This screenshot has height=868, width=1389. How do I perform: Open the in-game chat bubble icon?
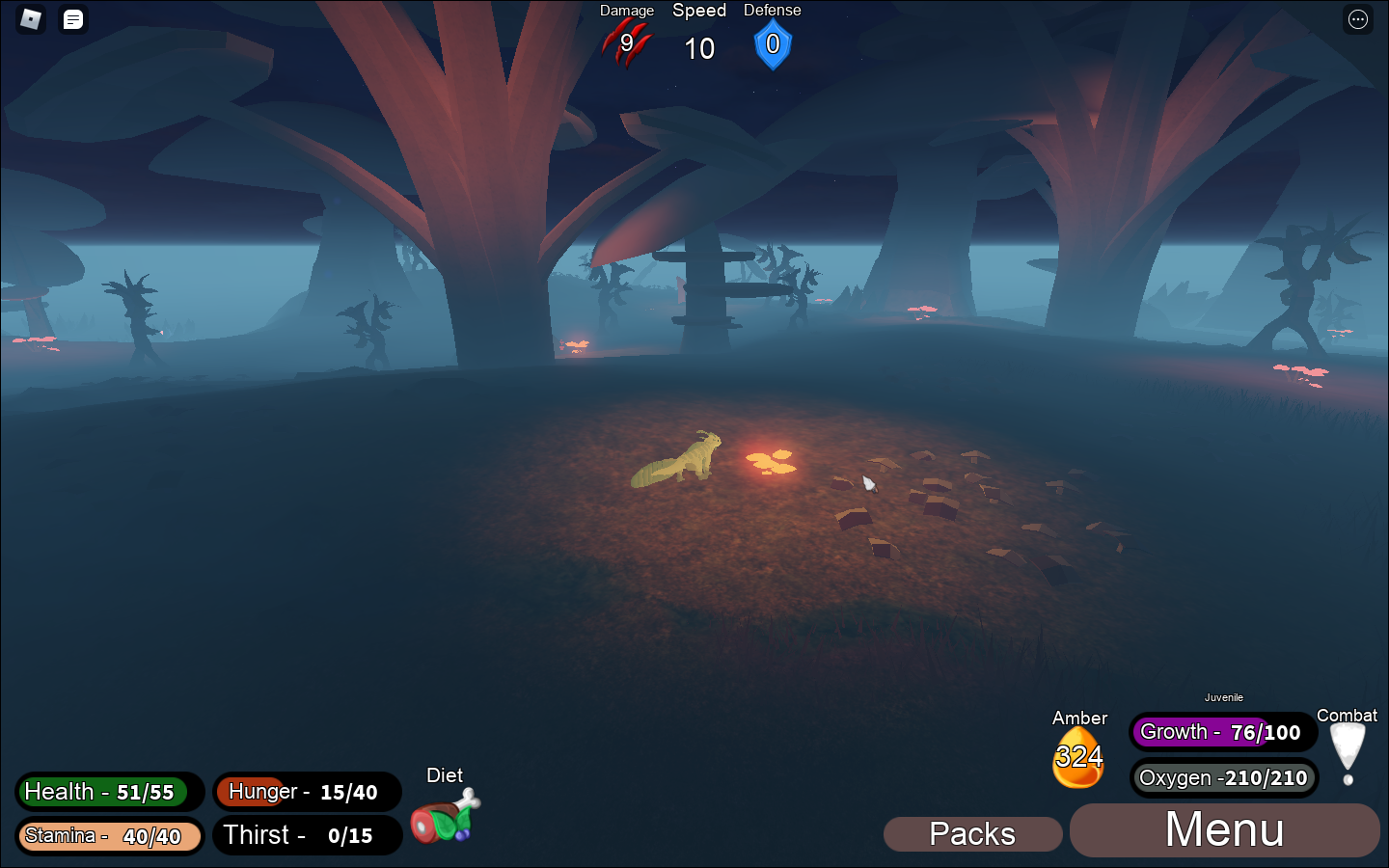[70, 19]
